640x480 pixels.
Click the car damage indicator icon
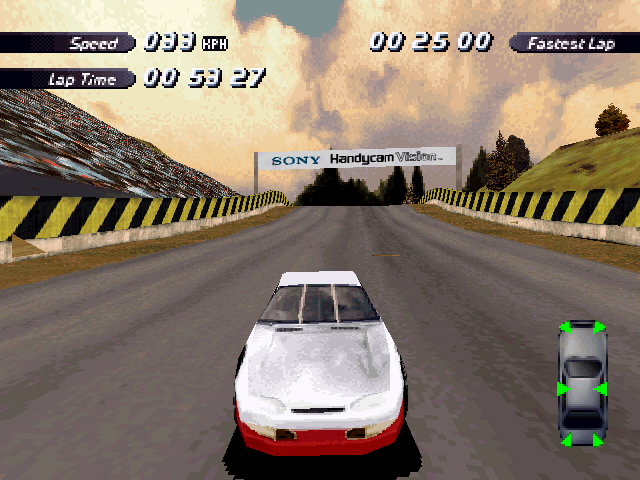coord(582,383)
